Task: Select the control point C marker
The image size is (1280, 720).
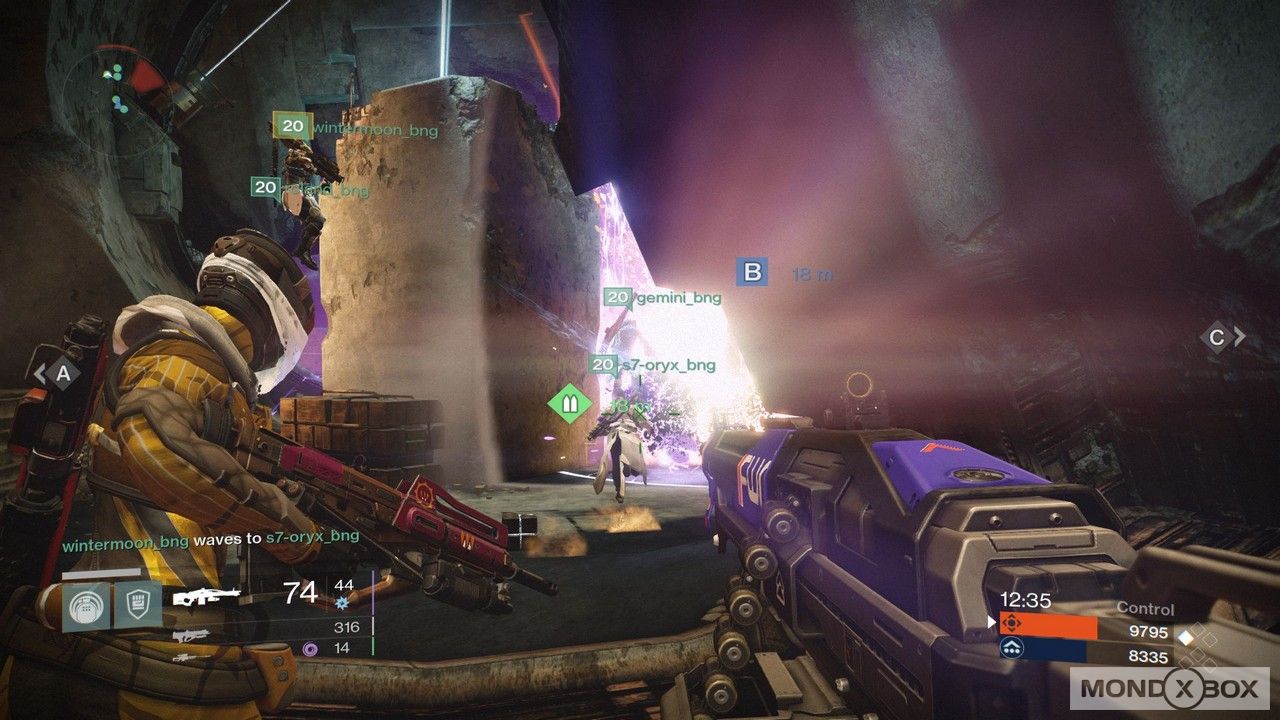Action: point(1217,338)
